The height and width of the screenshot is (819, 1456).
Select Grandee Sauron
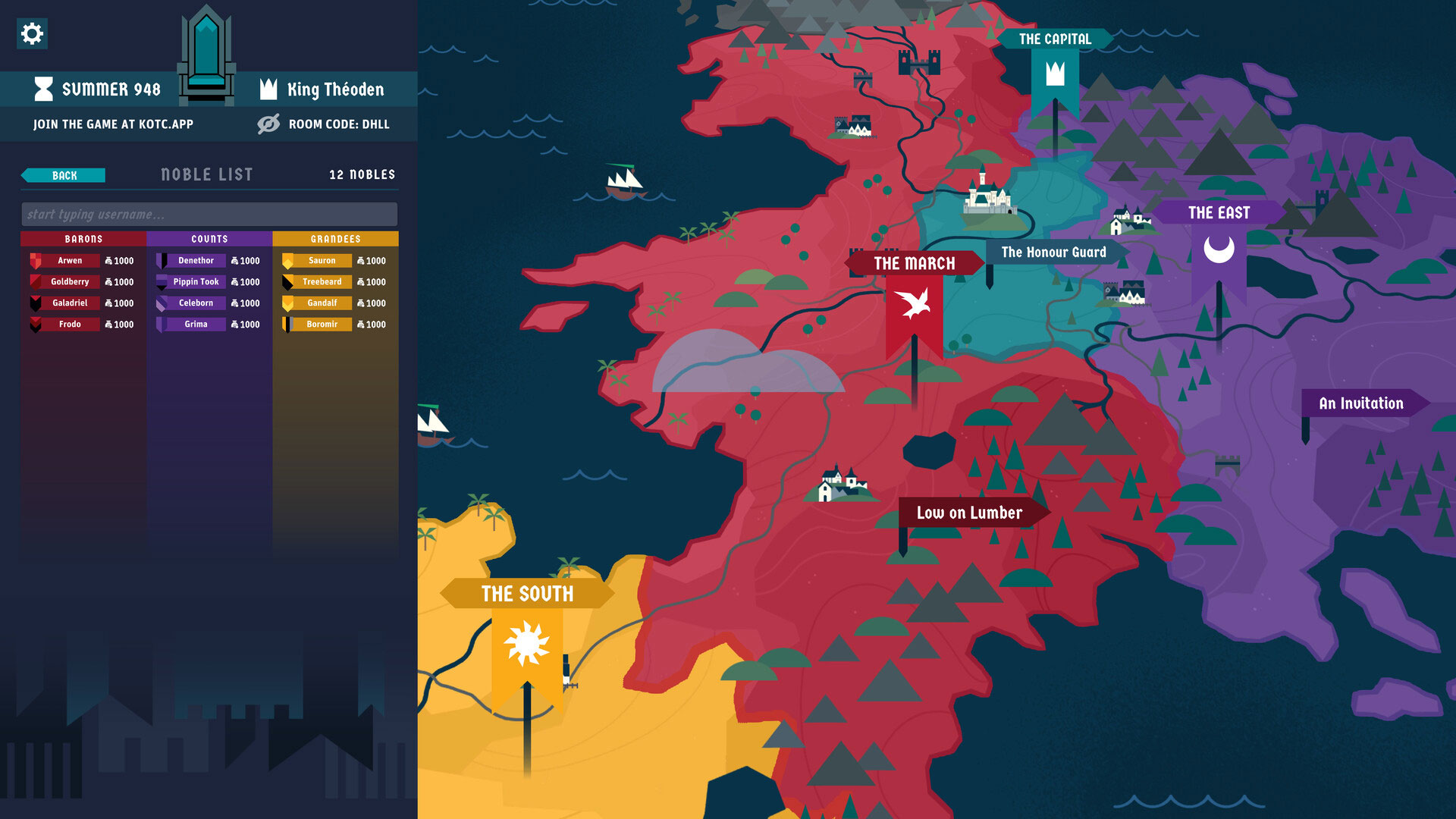pos(322,261)
